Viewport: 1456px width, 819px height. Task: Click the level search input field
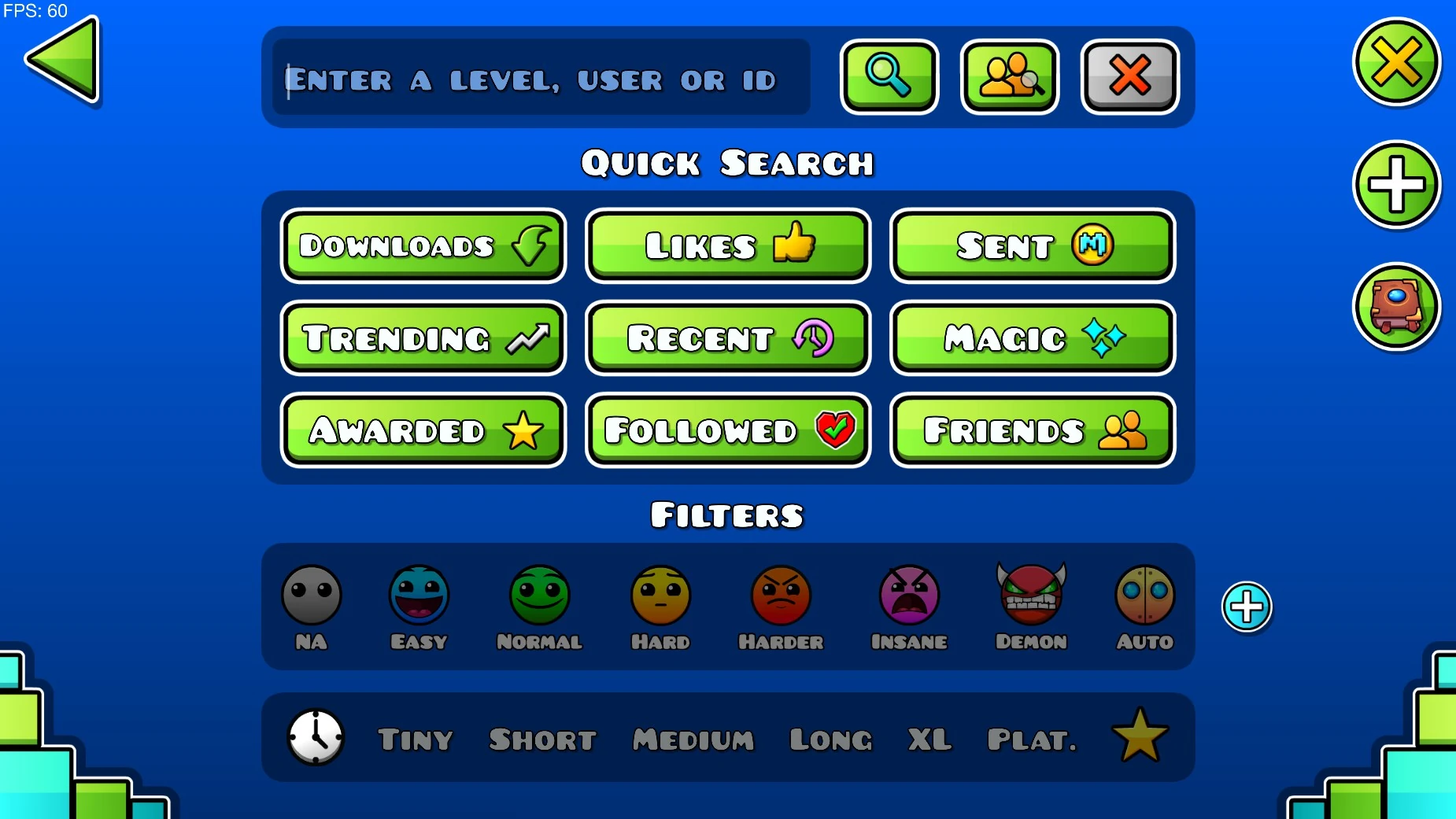pos(538,78)
